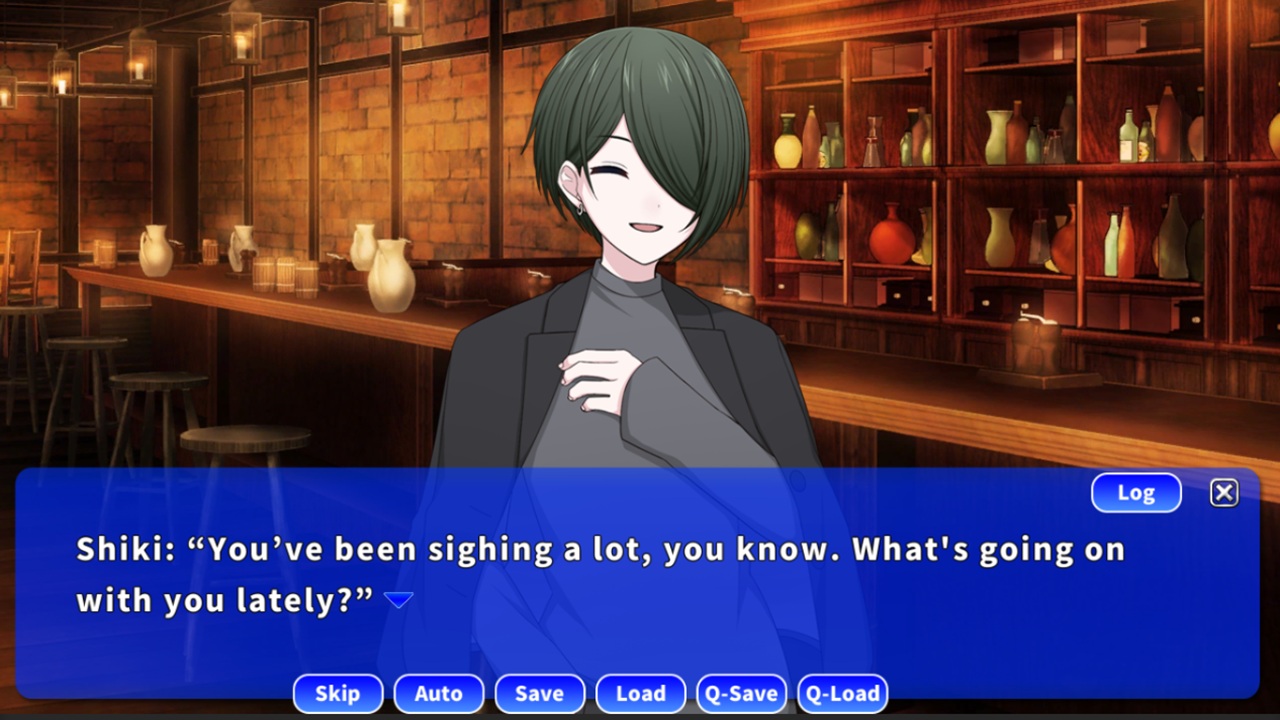Image resolution: width=1280 pixels, height=720 pixels.
Task: Save your current progress with Save
Action: click(x=540, y=693)
